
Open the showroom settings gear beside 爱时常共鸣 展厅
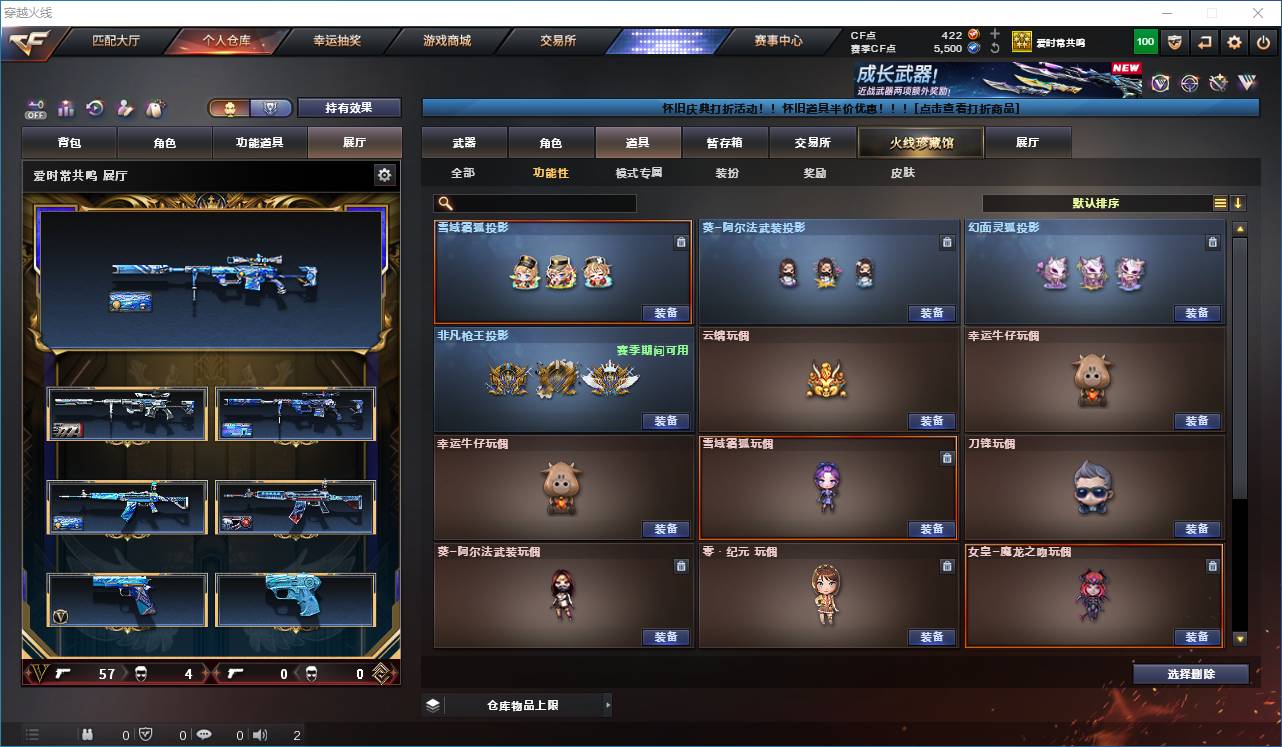pyautogui.click(x=384, y=174)
